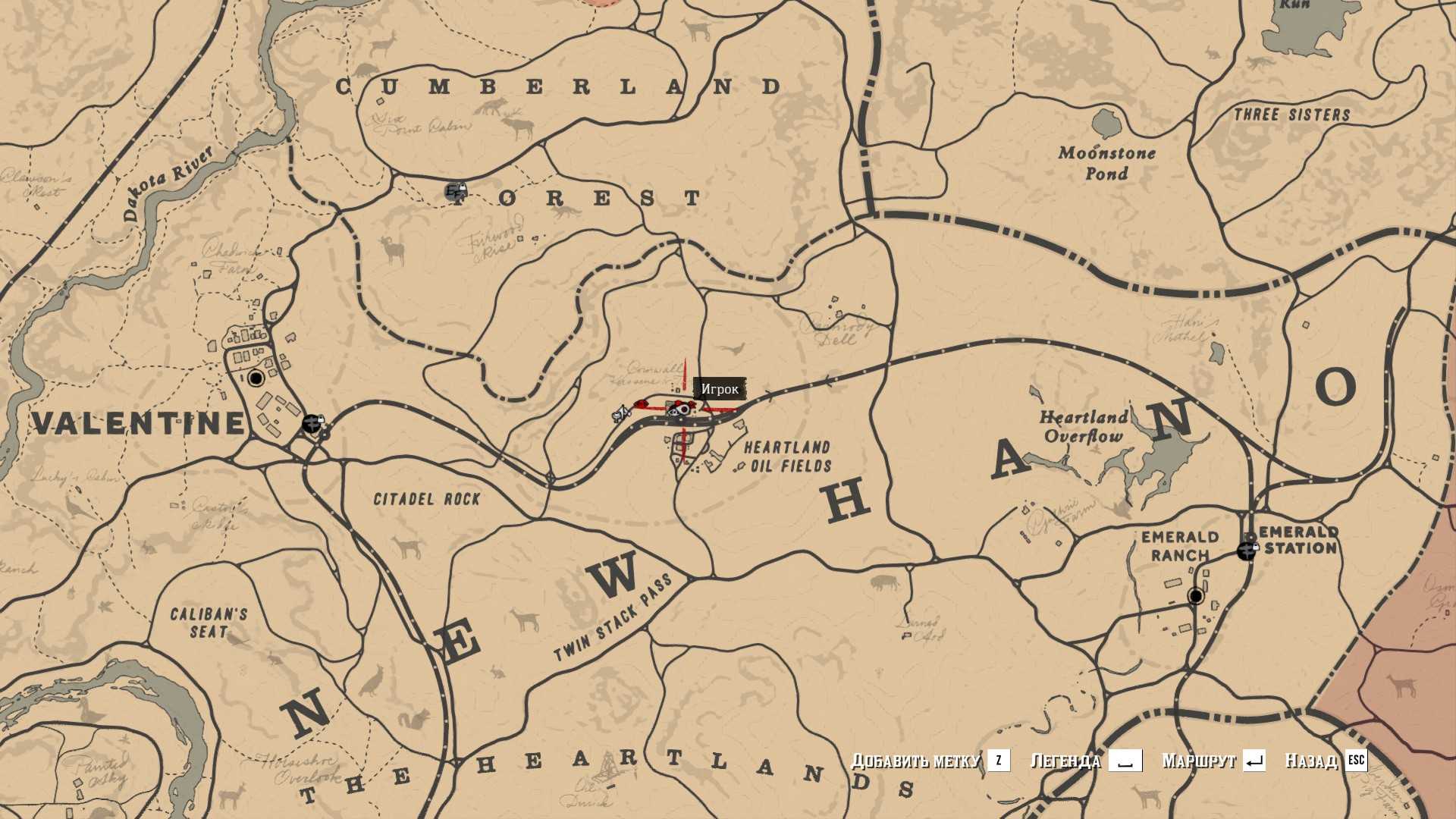Go back with the Назад option
This screenshot has height=819, width=1456.
[1311, 760]
